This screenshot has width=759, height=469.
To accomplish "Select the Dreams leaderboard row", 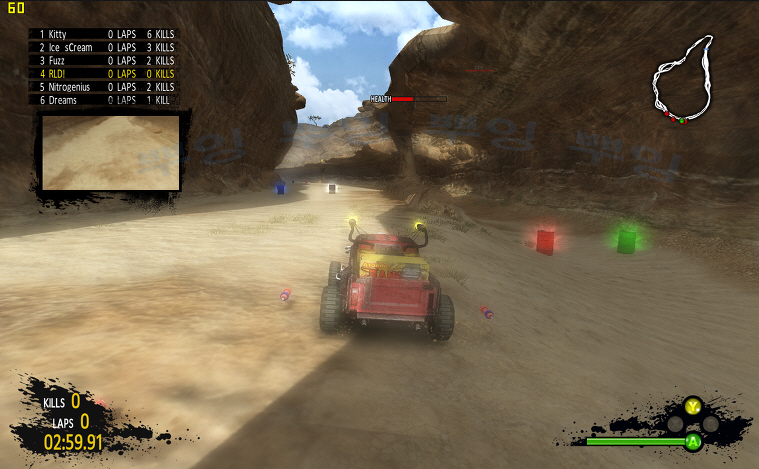I will tap(105, 100).
